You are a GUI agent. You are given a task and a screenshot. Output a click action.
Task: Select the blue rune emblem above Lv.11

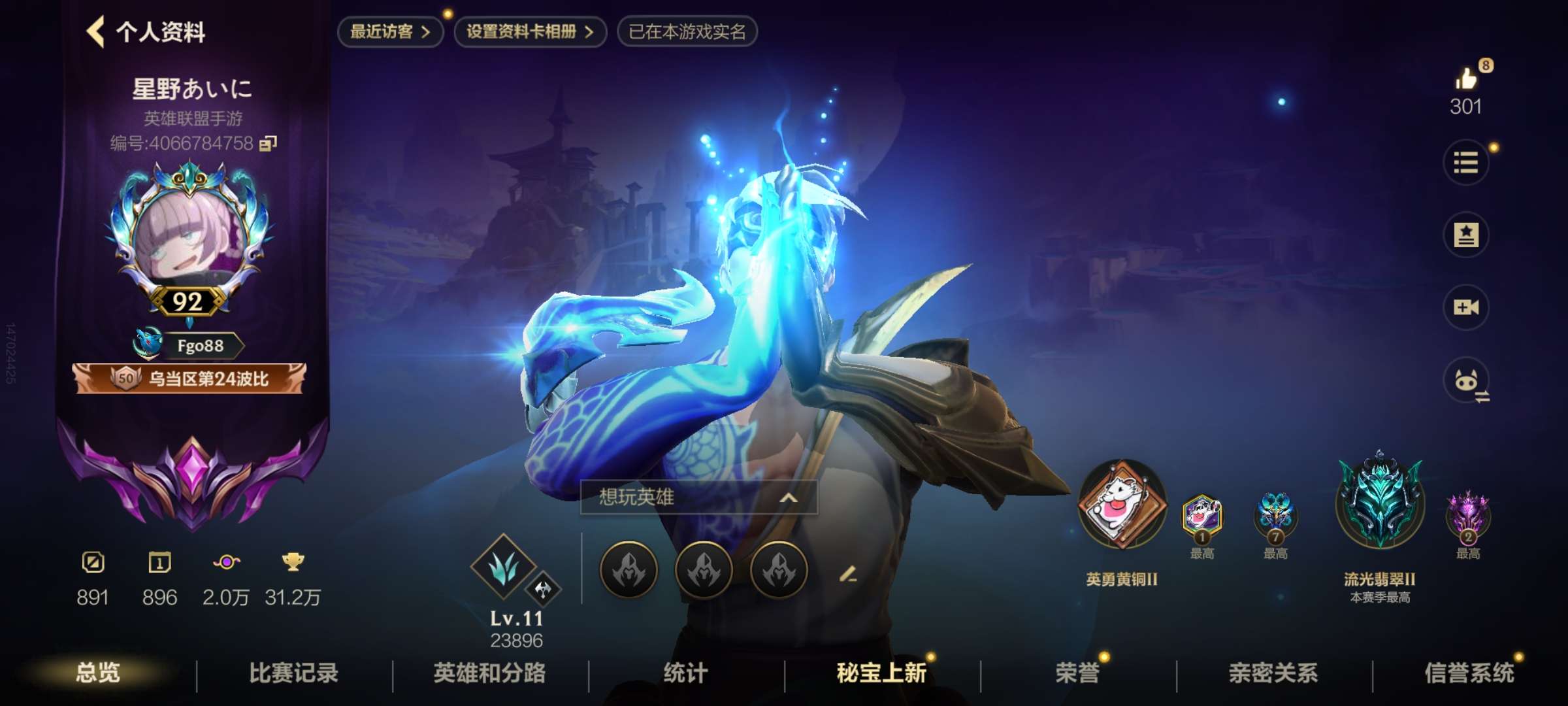[x=503, y=569]
